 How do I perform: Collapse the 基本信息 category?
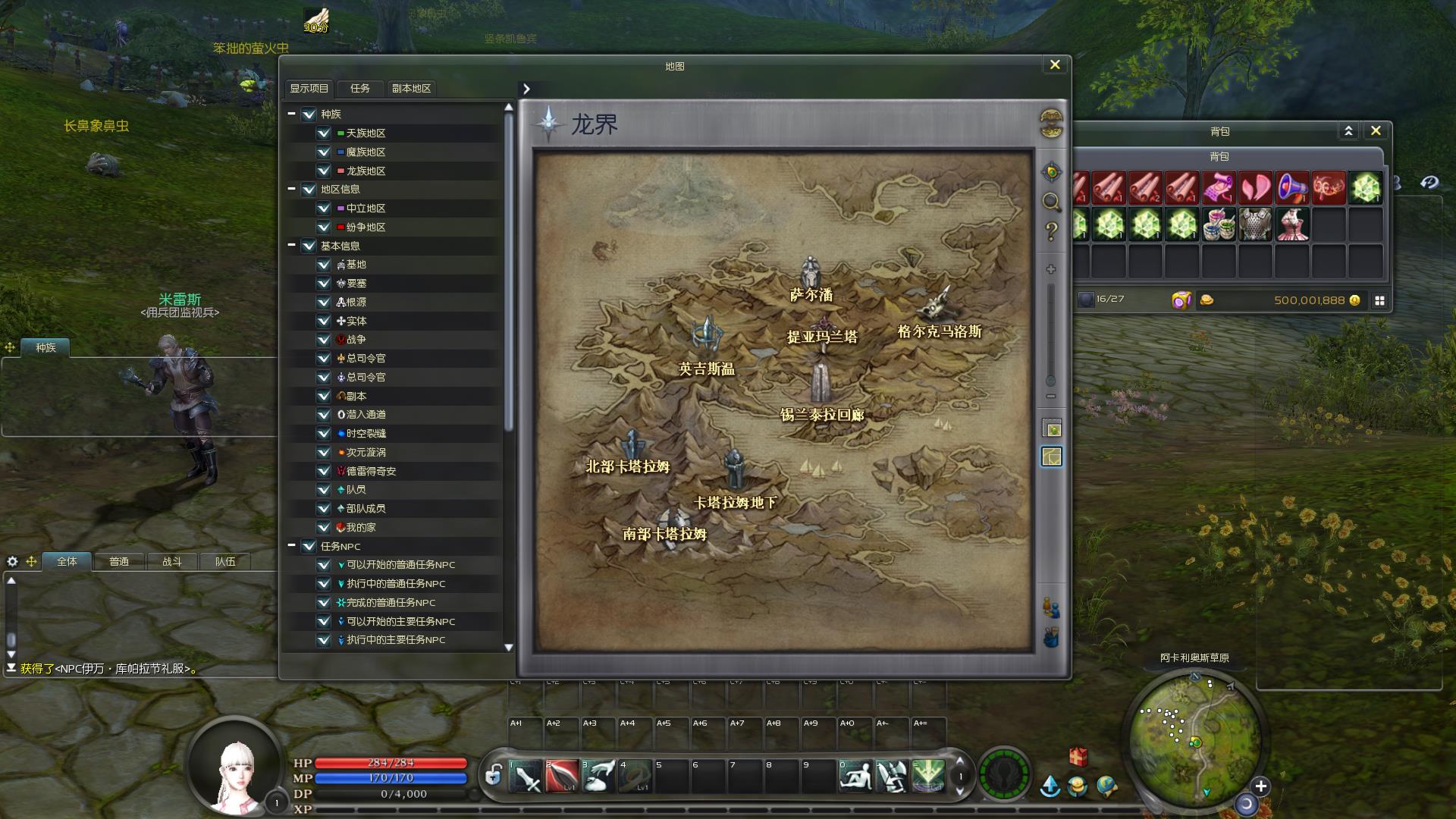[291, 245]
